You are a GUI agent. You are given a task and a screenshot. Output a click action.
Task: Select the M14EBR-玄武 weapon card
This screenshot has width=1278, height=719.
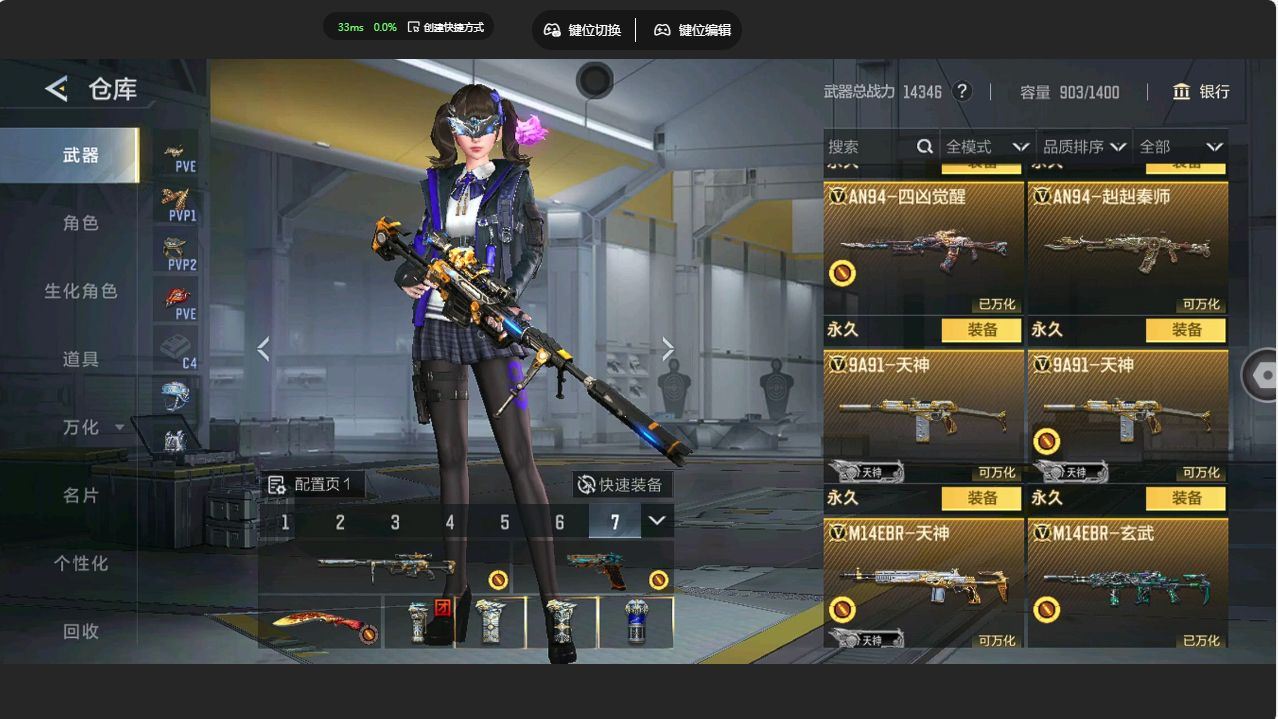tap(1127, 583)
